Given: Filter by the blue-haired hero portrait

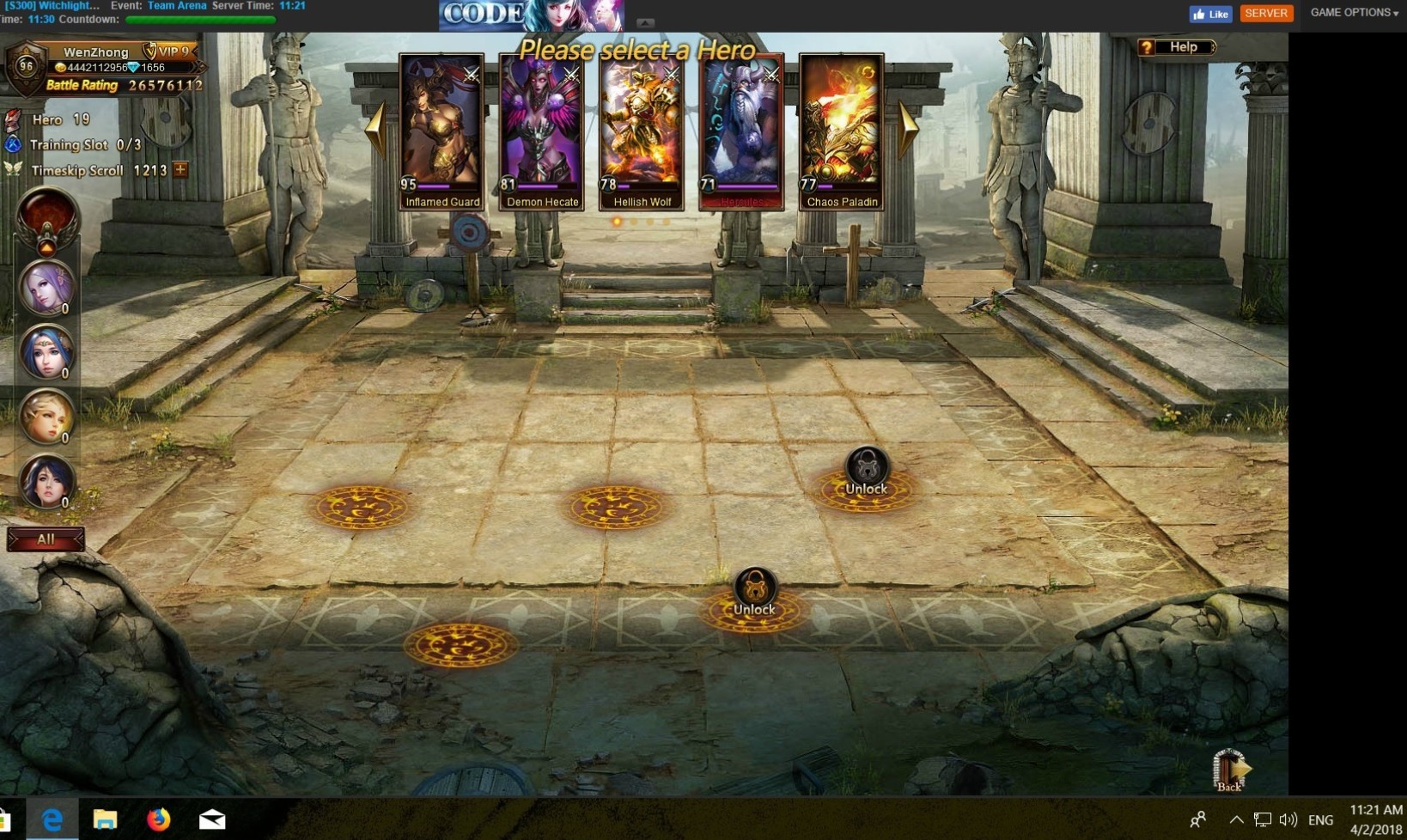Looking at the screenshot, I should 46,352.
